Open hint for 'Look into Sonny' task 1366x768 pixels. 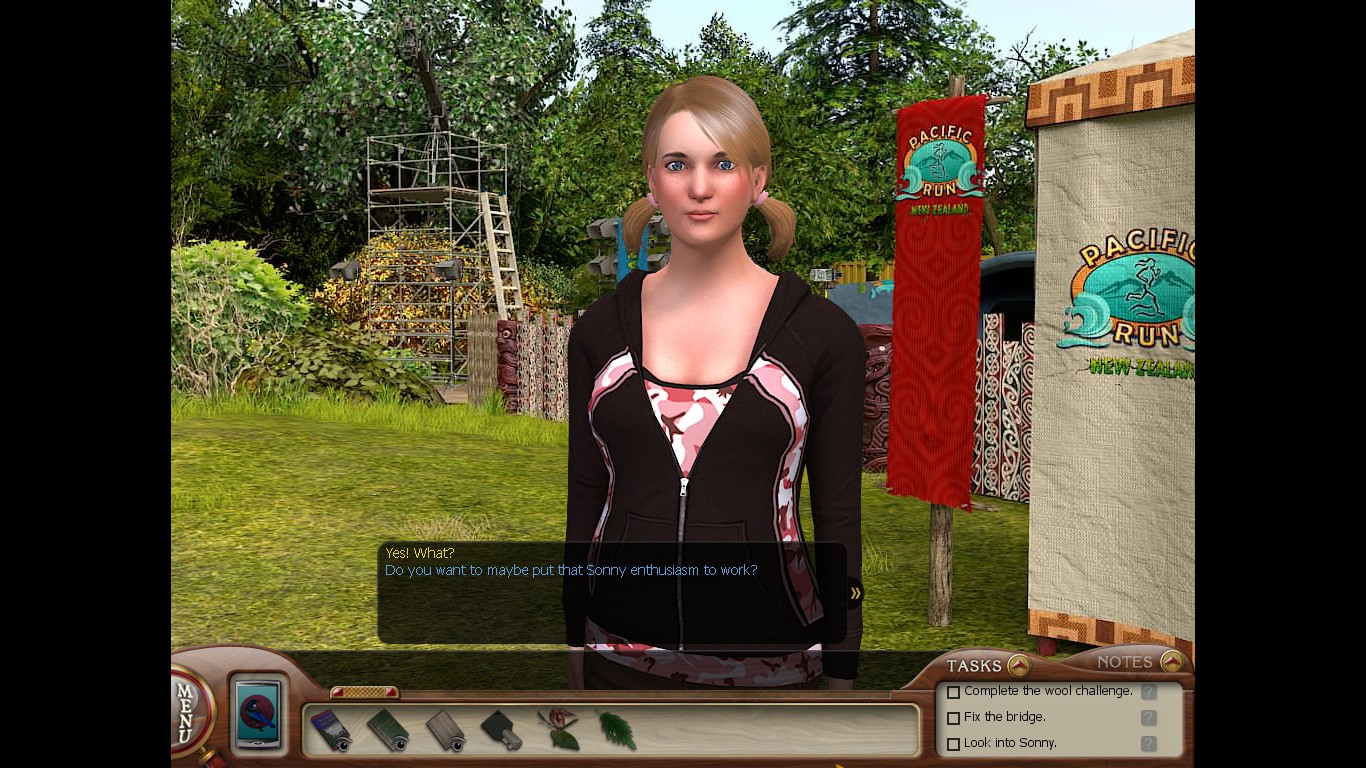[1149, 744]
